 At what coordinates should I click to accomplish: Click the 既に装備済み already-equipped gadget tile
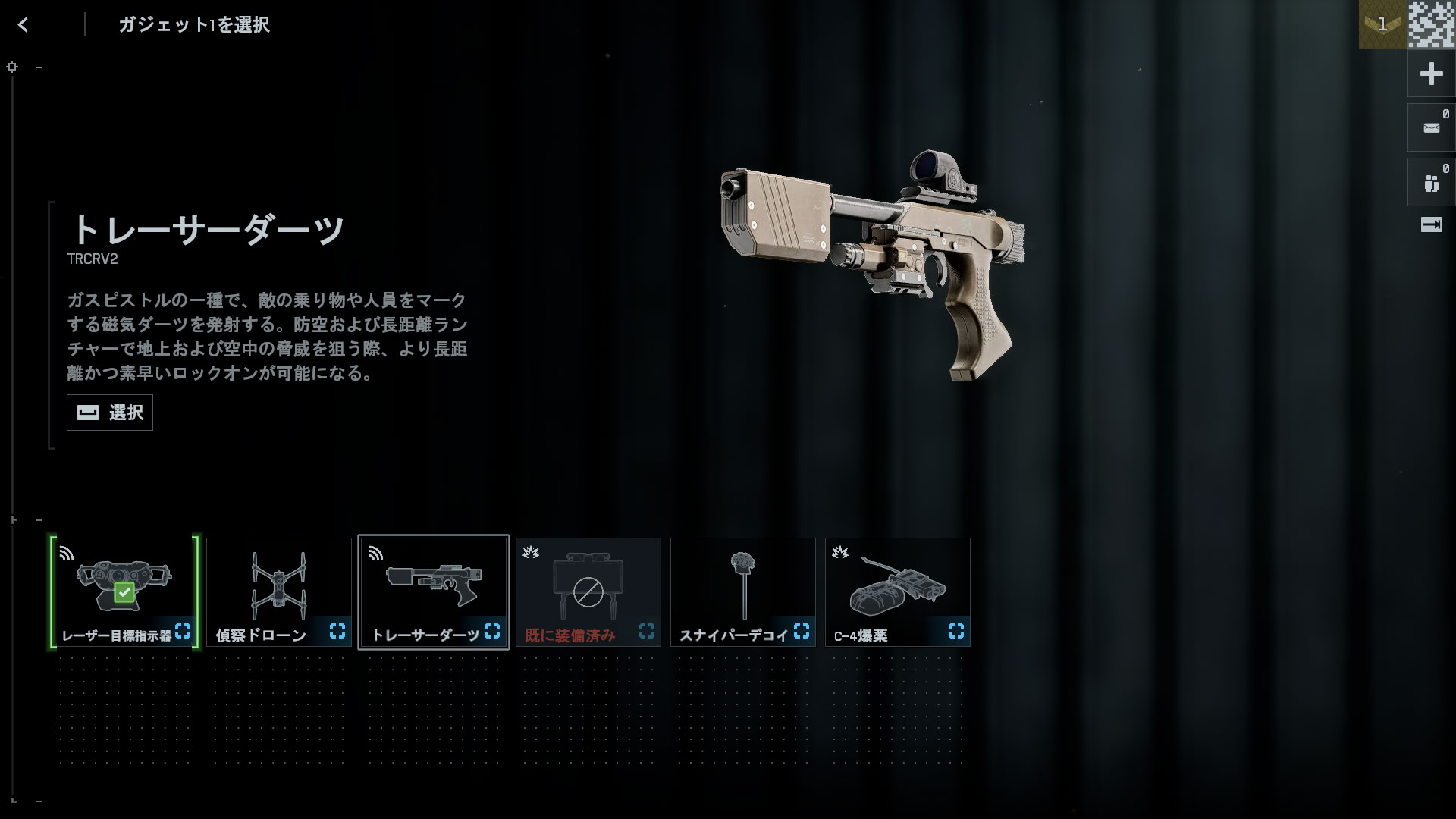588,592
